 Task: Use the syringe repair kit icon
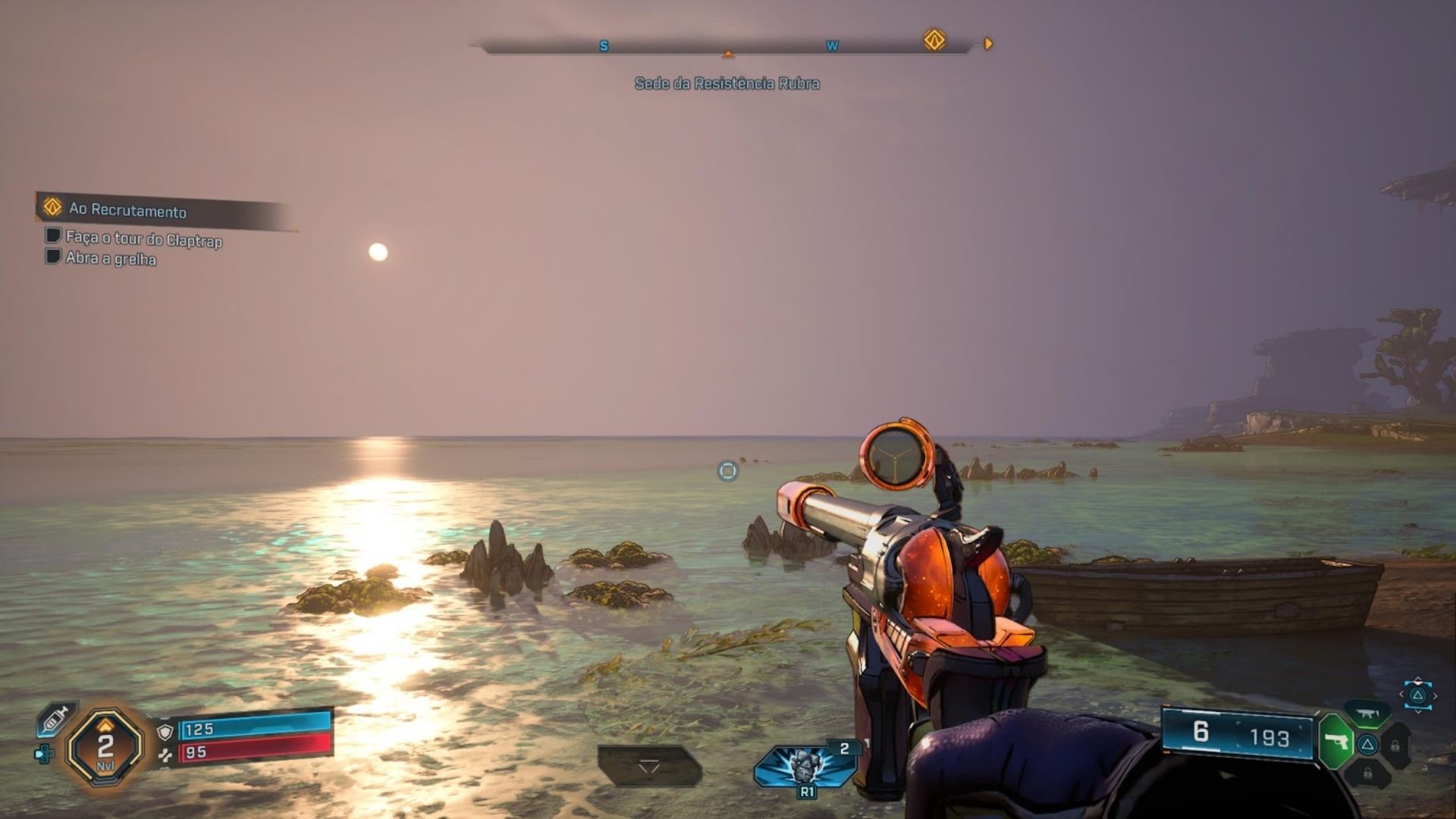pyautogui.click(x=56, y=719)
